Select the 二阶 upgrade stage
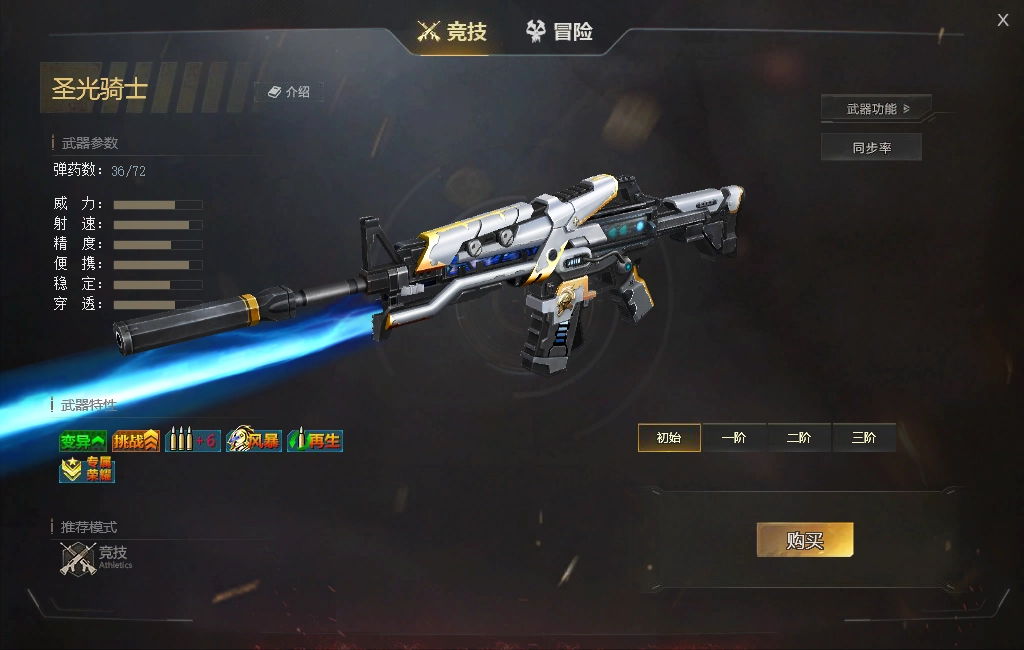 pos(799,438)
